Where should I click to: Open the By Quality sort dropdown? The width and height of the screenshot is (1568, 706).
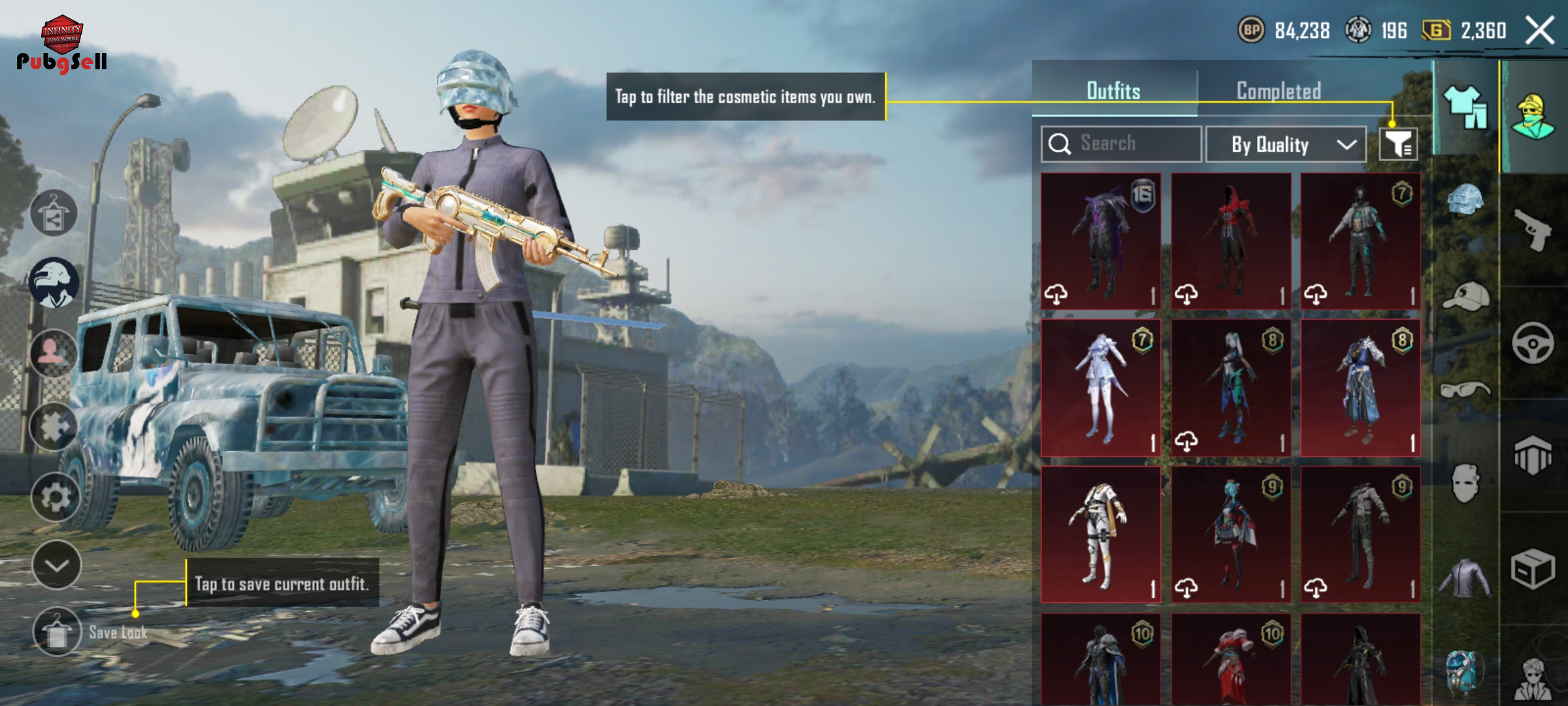pyautogui.click(x=1286, y=144)
